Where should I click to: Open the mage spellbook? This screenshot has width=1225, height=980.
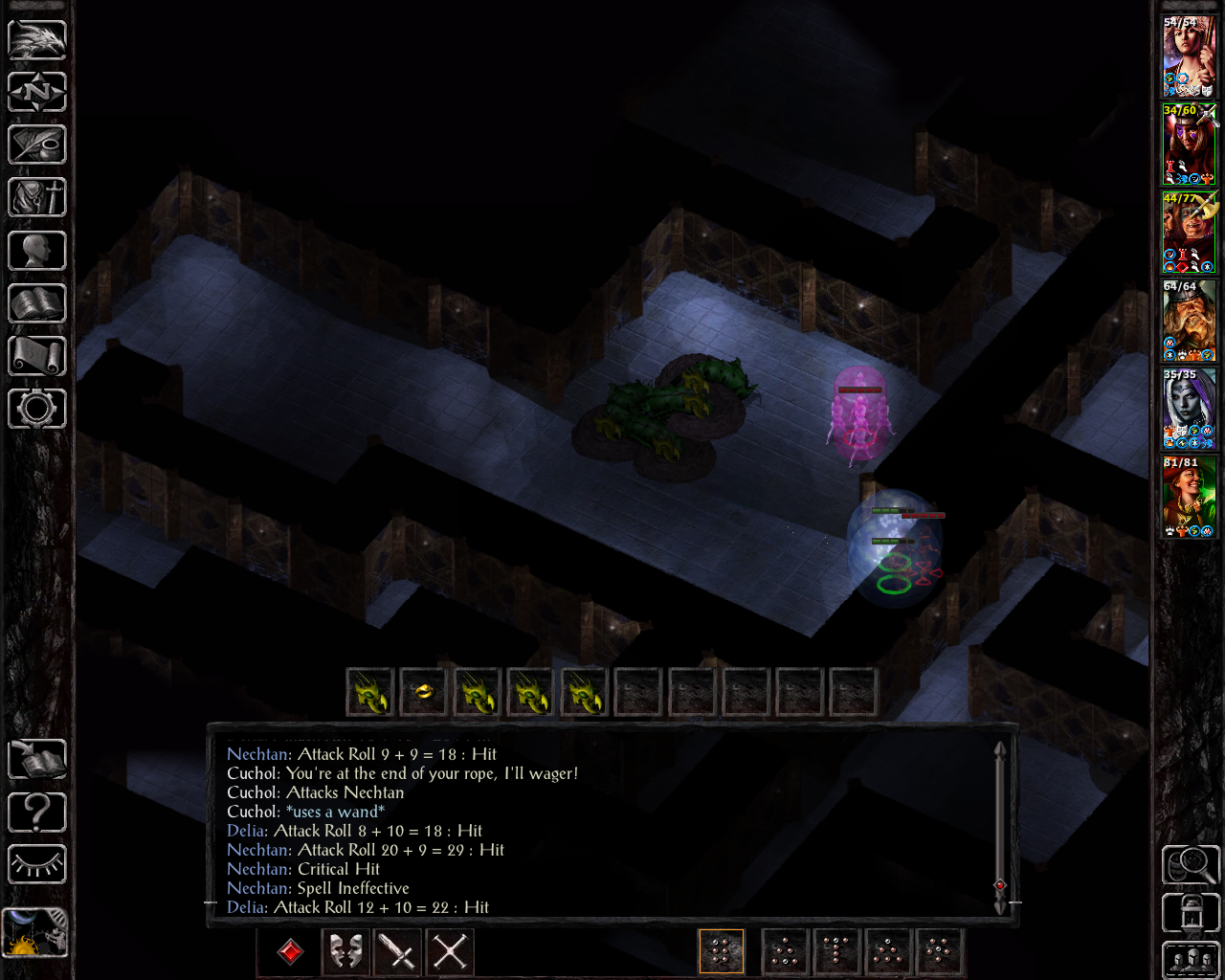tap(37, 303)
